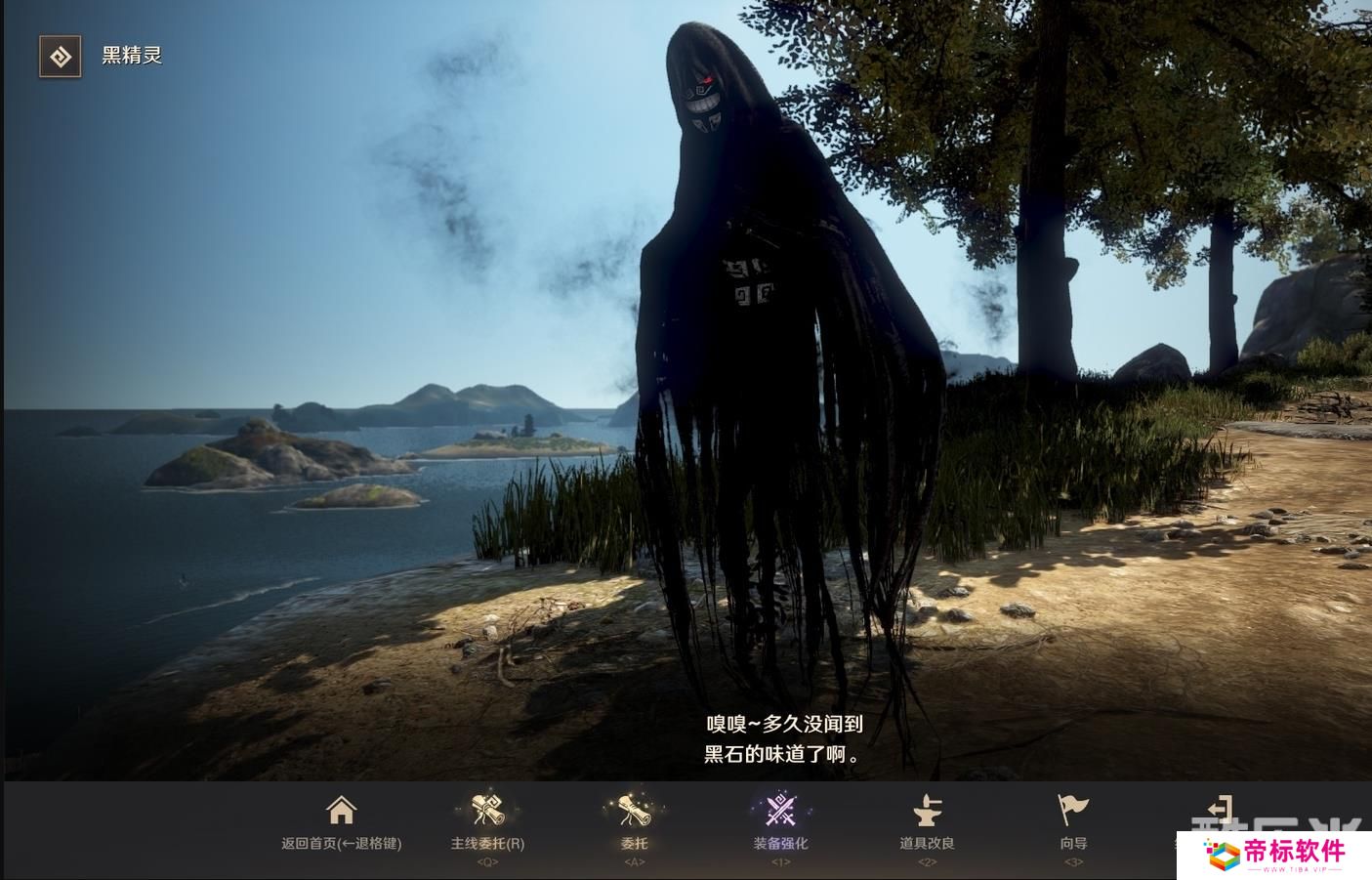Open 道具改良 via the anvil icon
This screenshot has height=880, width=1372.
coord(927,809)
